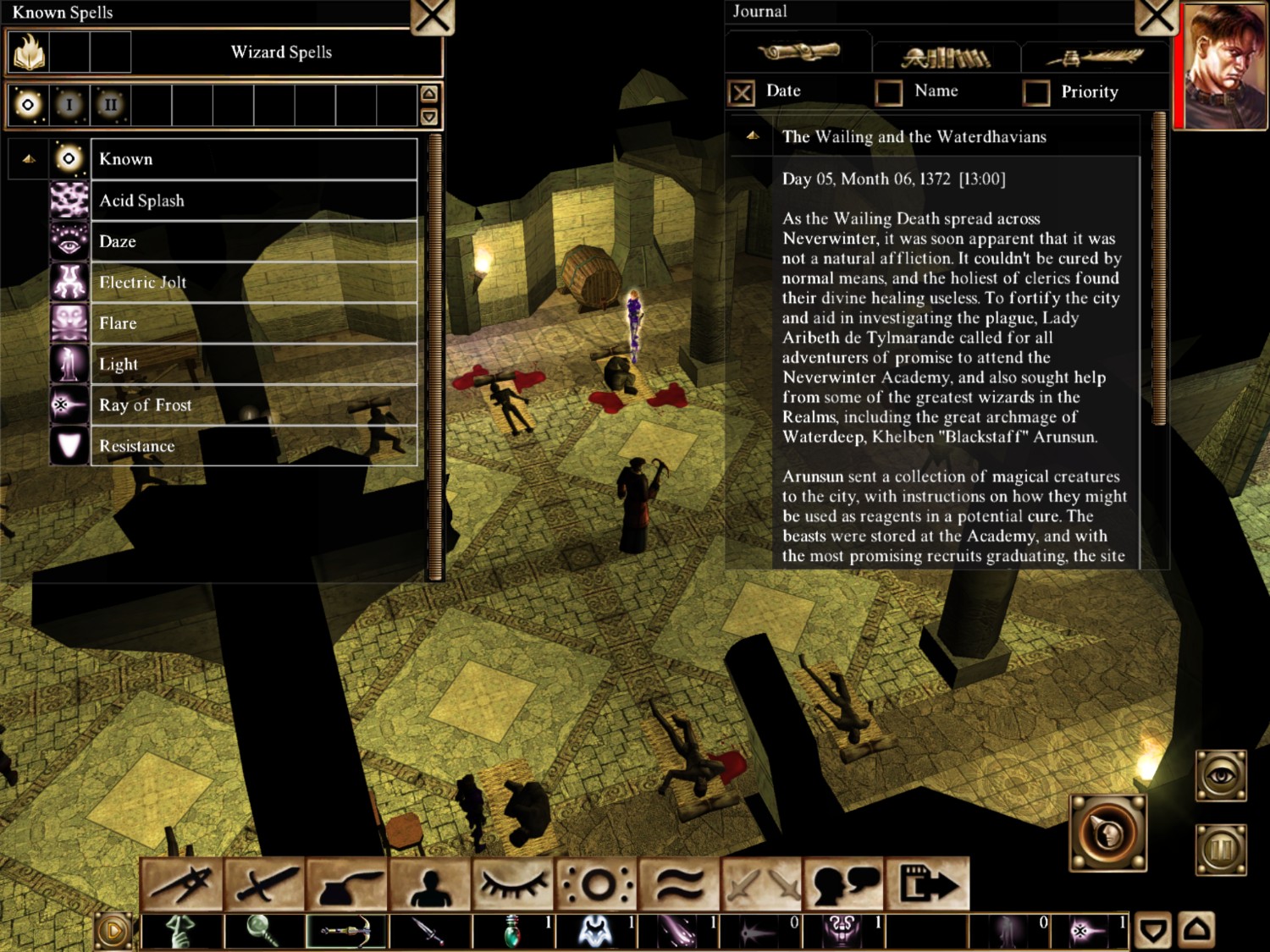Open the journal's books tab
Image resolution: width=1270 pixels, height=952 pixels.
coord(946,58)
